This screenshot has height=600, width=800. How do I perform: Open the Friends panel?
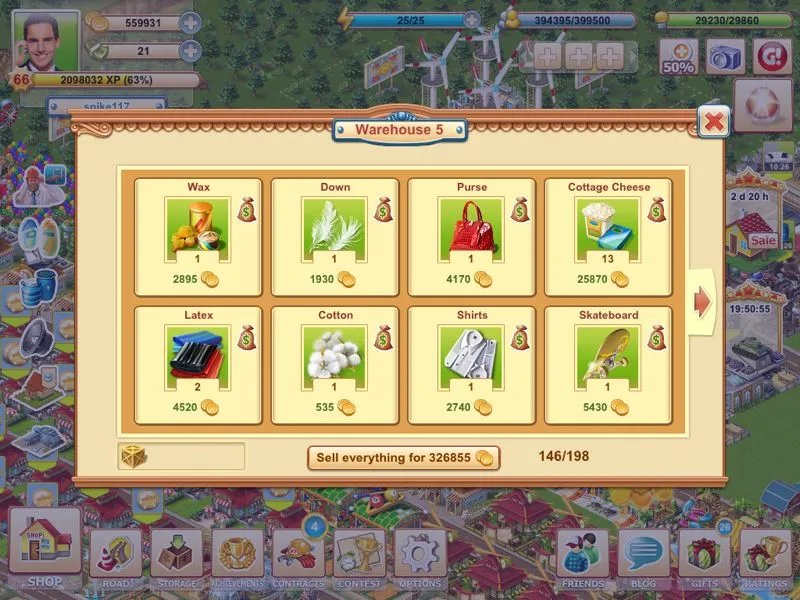pyautogui.click(x=583, y=556)
